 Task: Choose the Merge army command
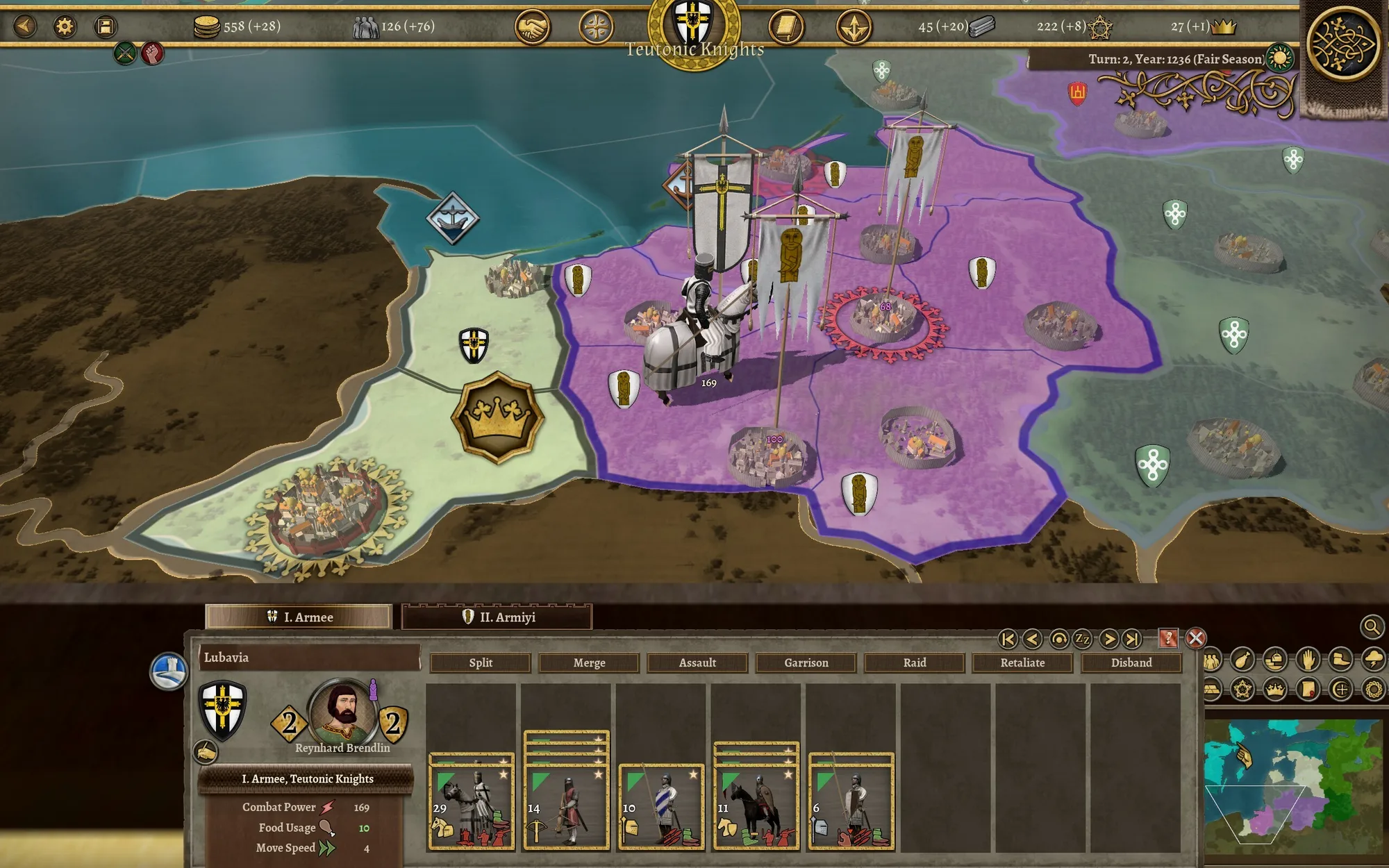click(x=589, y=662)
